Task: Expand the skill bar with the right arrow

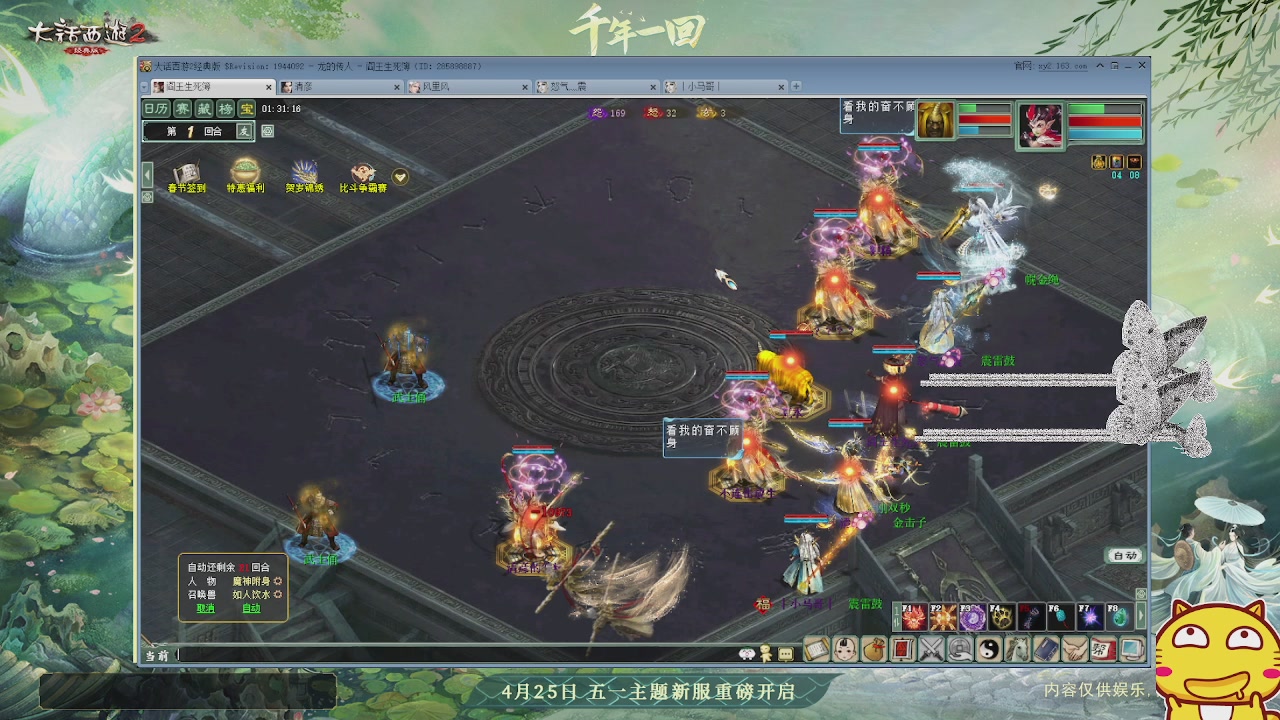Action: [x=1139, y=615]
